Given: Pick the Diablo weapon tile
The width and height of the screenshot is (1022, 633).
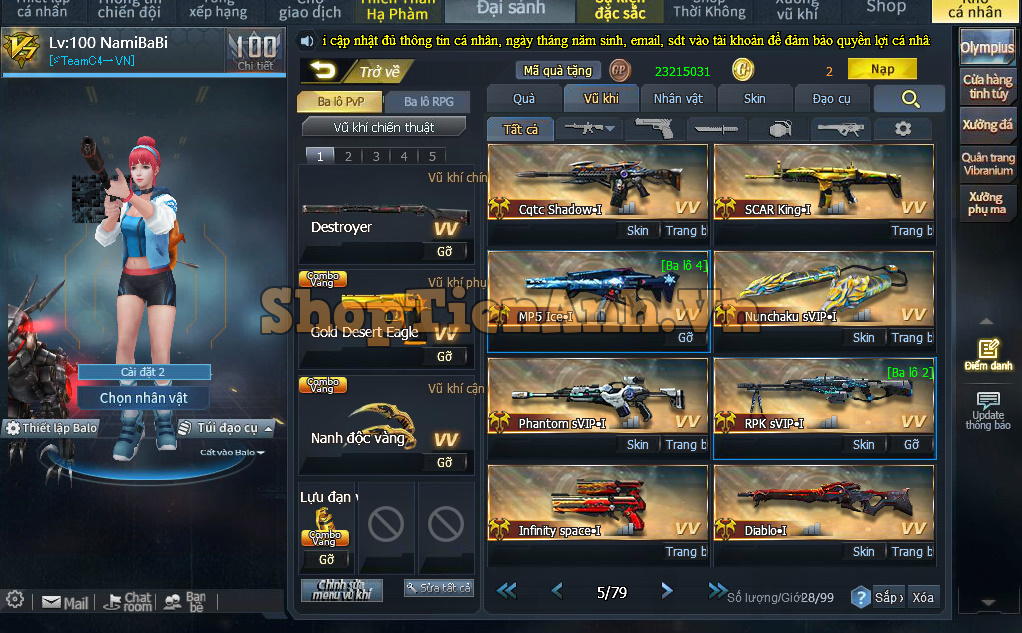Looking at the screenshot, I should point(823,503).
